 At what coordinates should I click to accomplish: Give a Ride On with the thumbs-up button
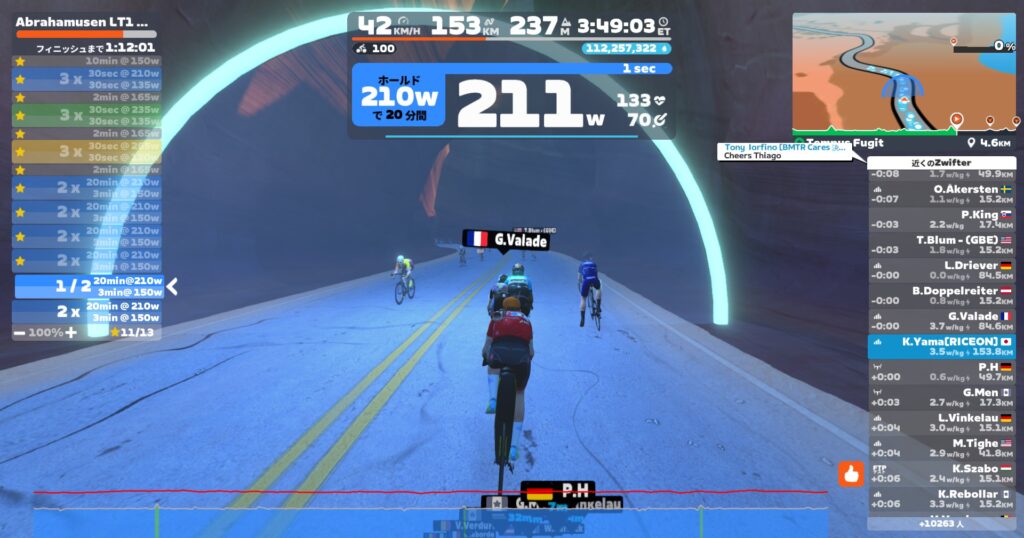851,473
